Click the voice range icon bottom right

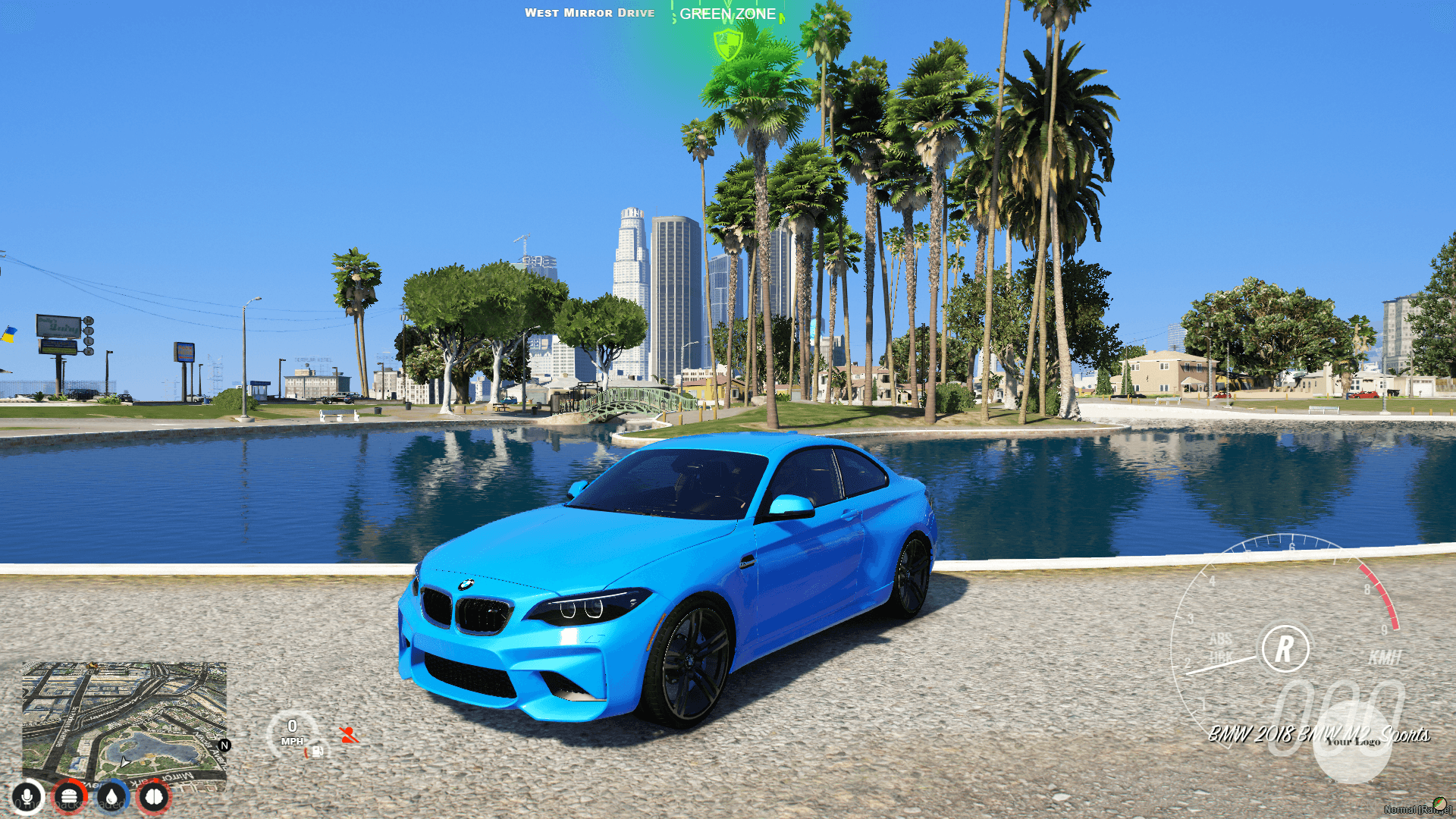(1439, 804)
